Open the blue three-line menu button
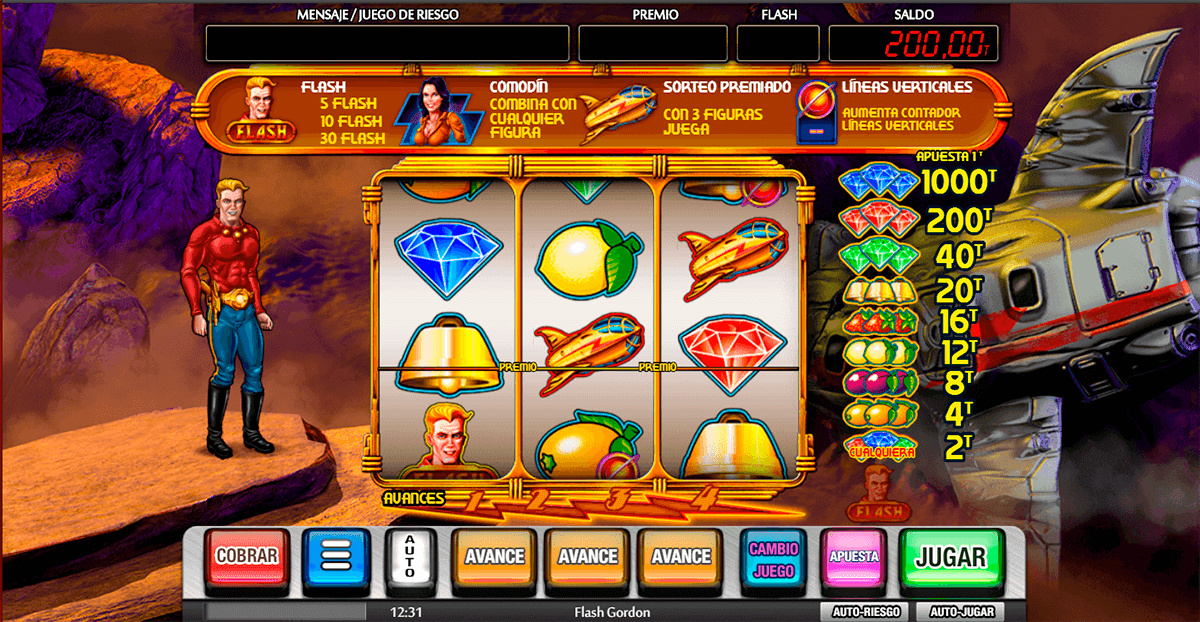 pyautogui.click(x=336, y=558)
